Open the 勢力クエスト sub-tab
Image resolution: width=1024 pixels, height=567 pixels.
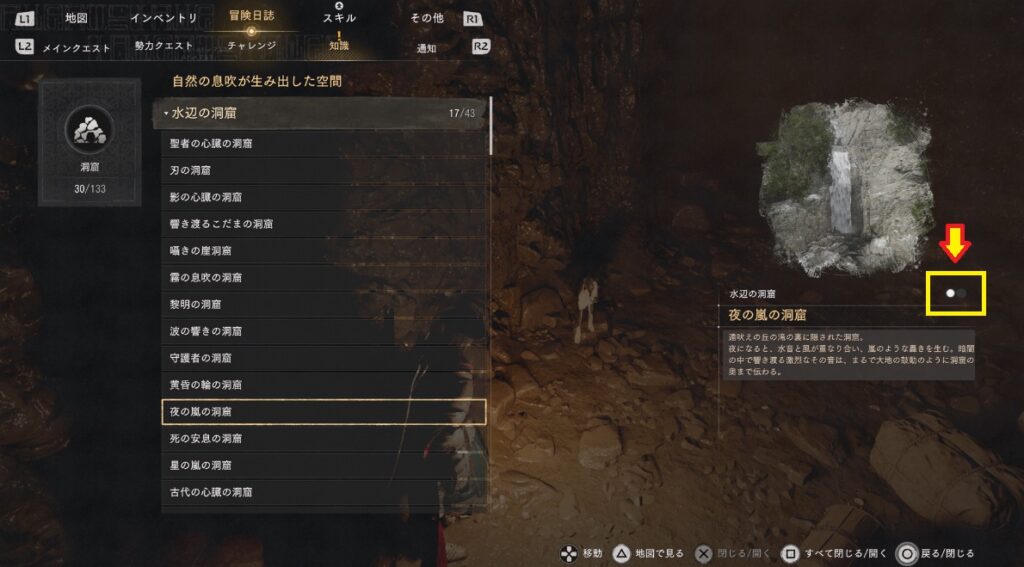[x=163, y=47]
